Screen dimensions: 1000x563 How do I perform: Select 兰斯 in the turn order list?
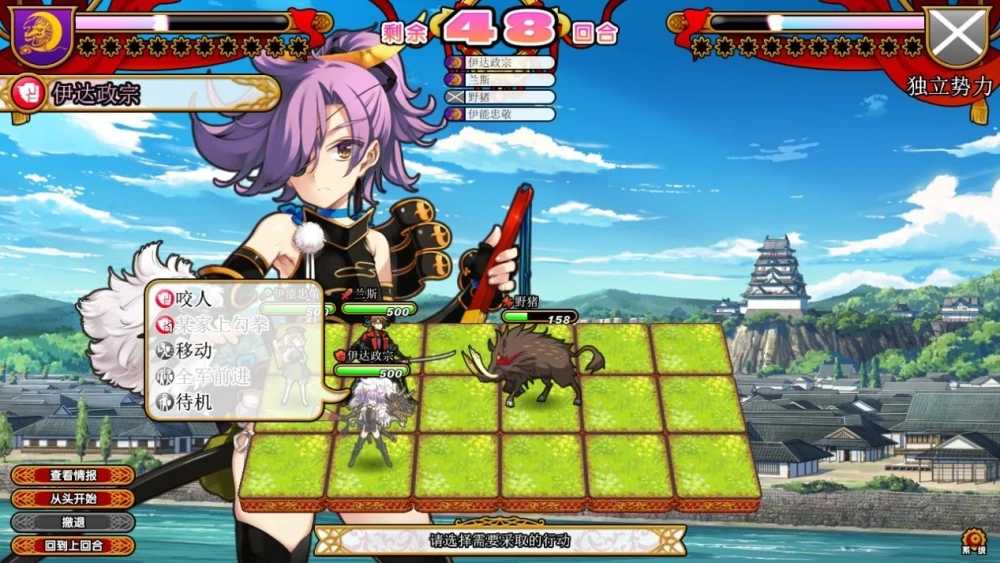500,80
